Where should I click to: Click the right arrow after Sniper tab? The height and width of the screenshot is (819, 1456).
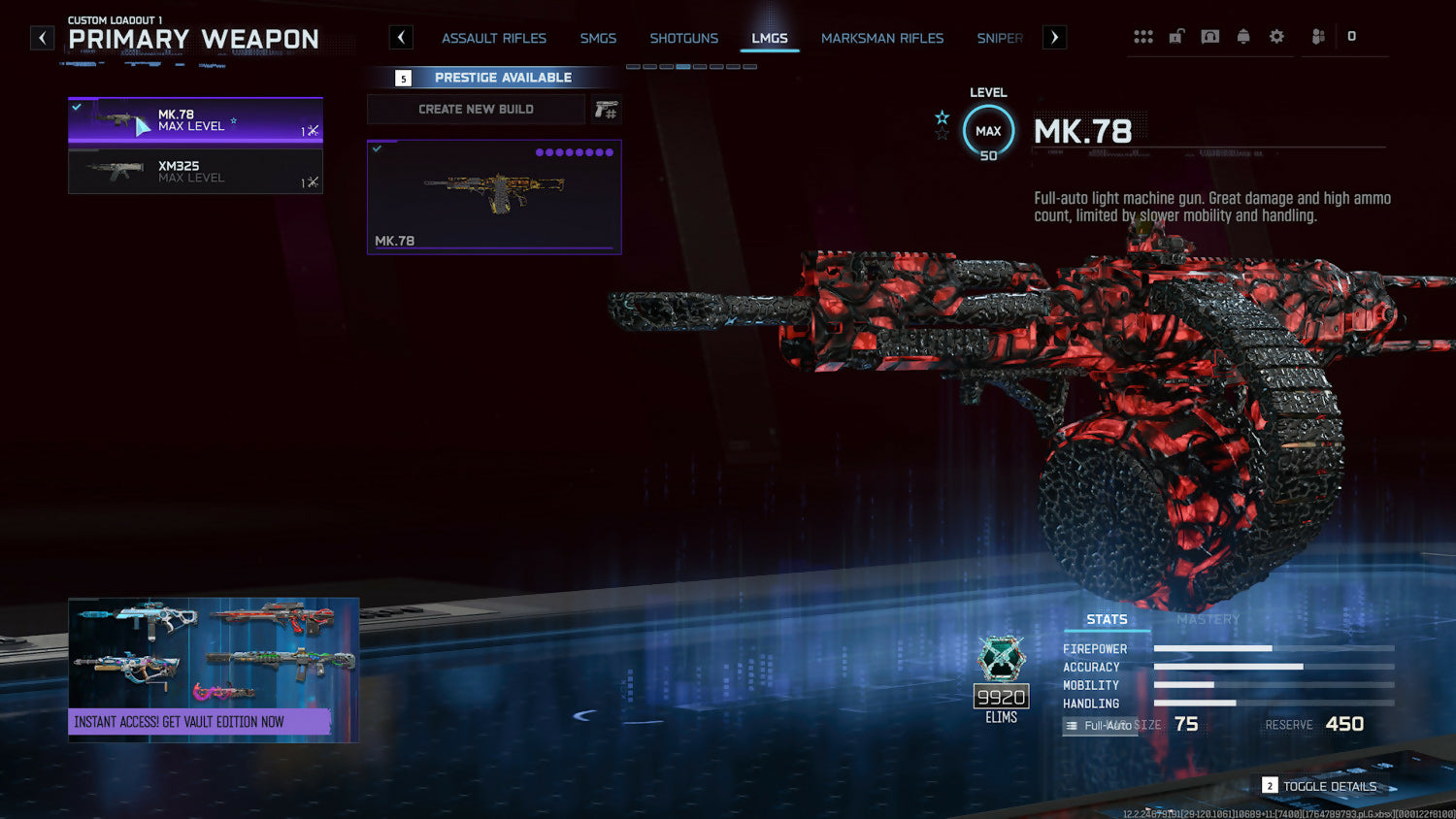click(1054, 38)
